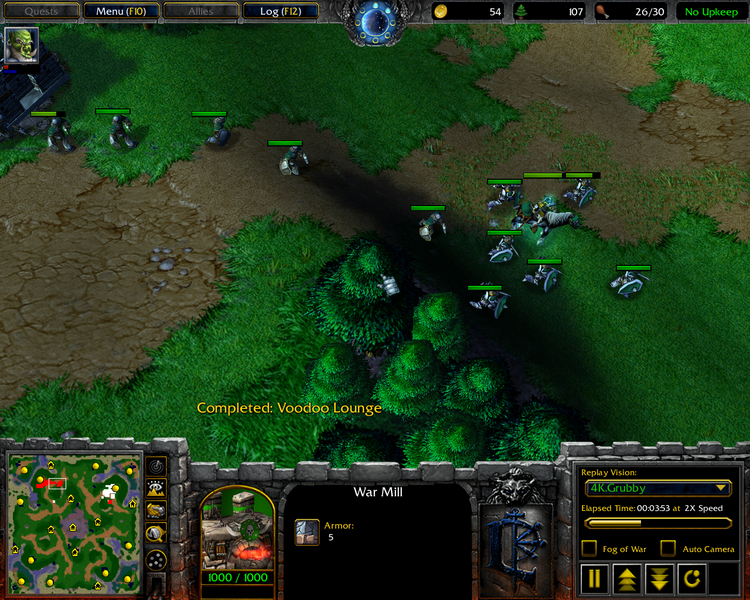Image resolution: width=750 pixels, height=600 pixels.
Task: Increase the replay speed
Action: 628,578
